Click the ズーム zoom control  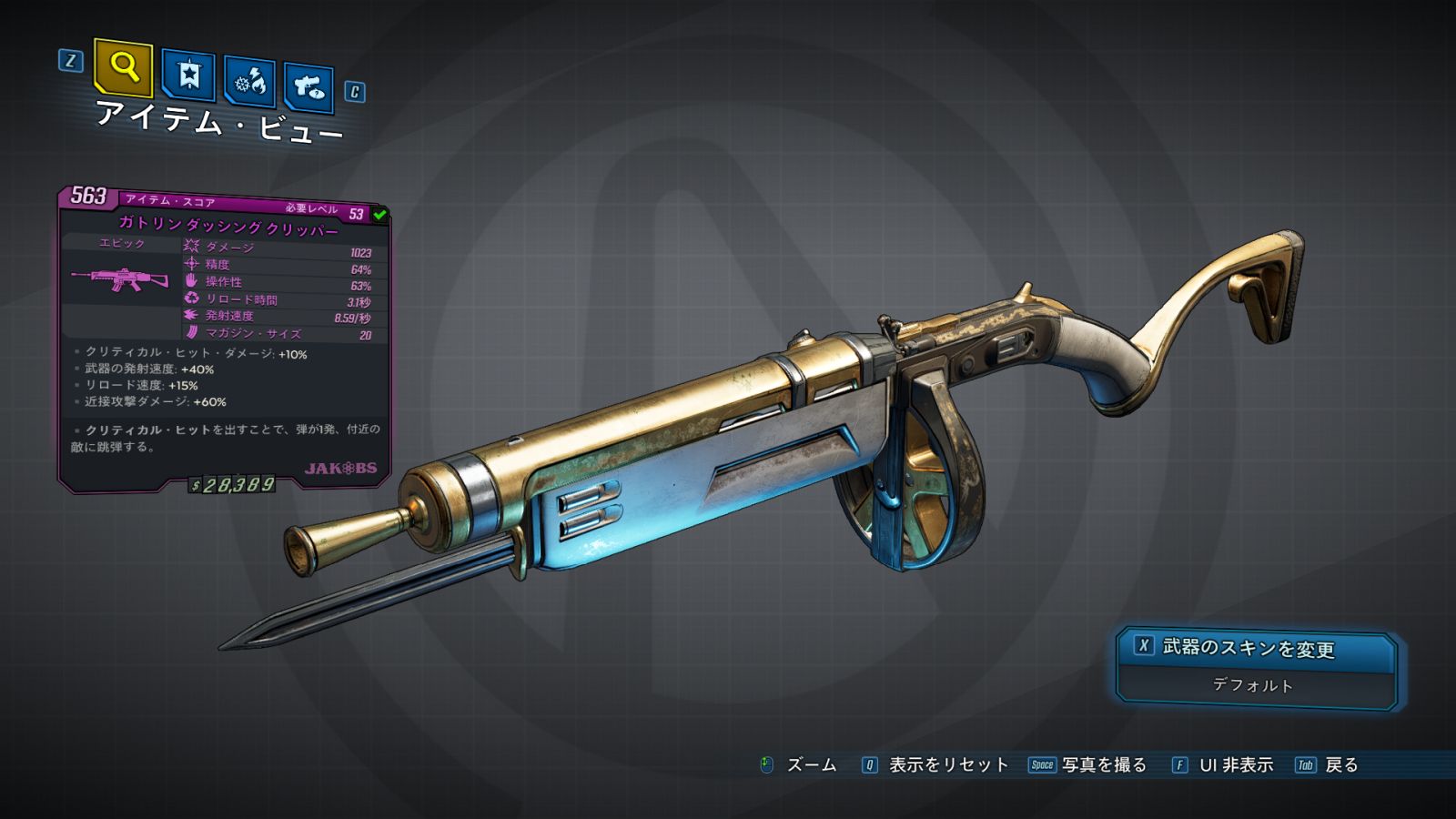[799, 765]
